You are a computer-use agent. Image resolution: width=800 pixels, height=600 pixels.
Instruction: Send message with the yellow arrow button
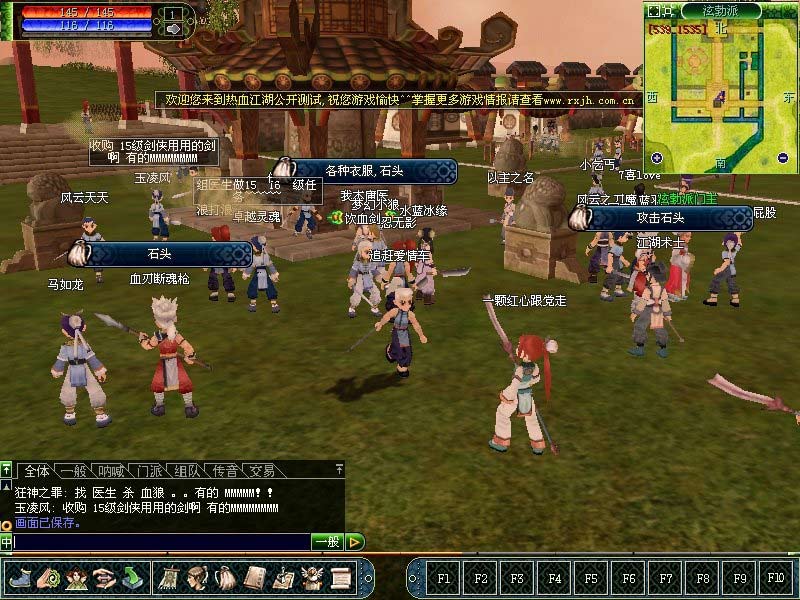[355, 542]
